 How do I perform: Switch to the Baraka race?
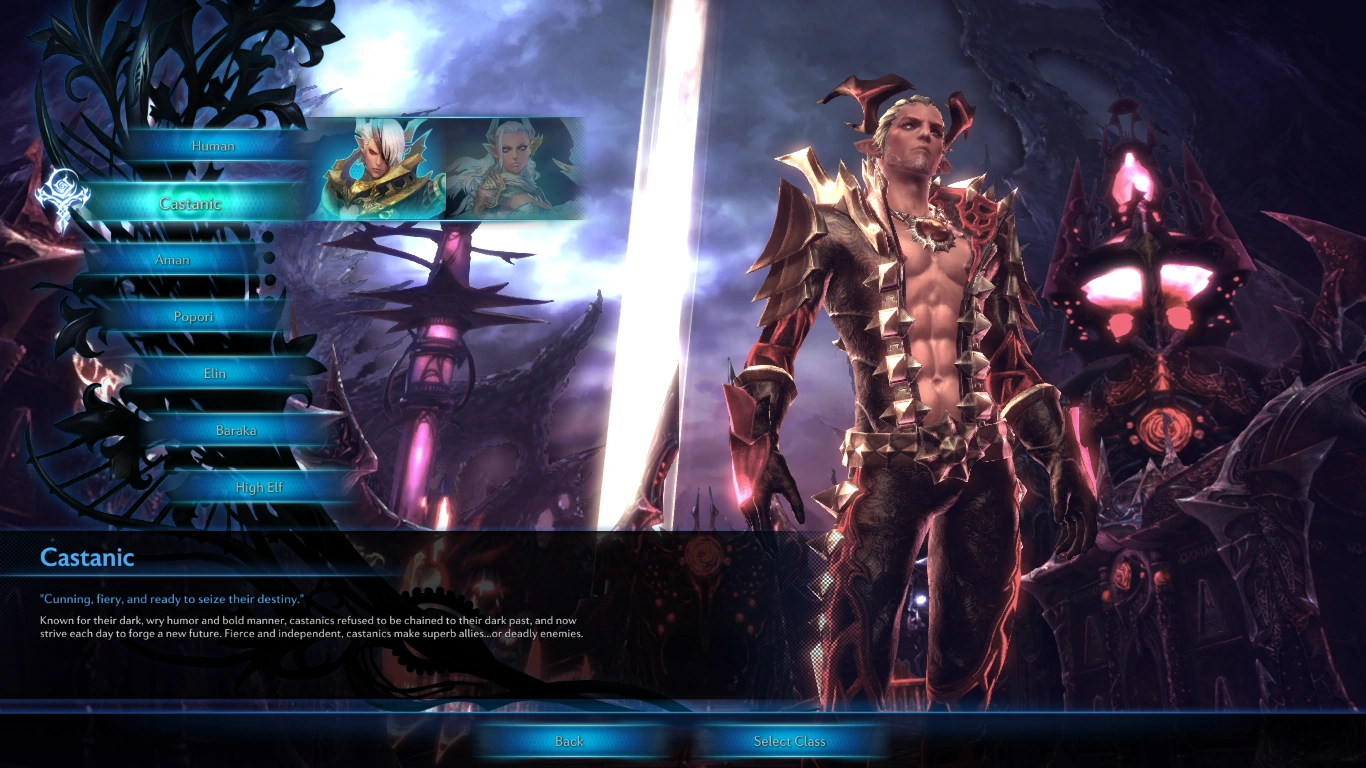(x=236, y=431)
